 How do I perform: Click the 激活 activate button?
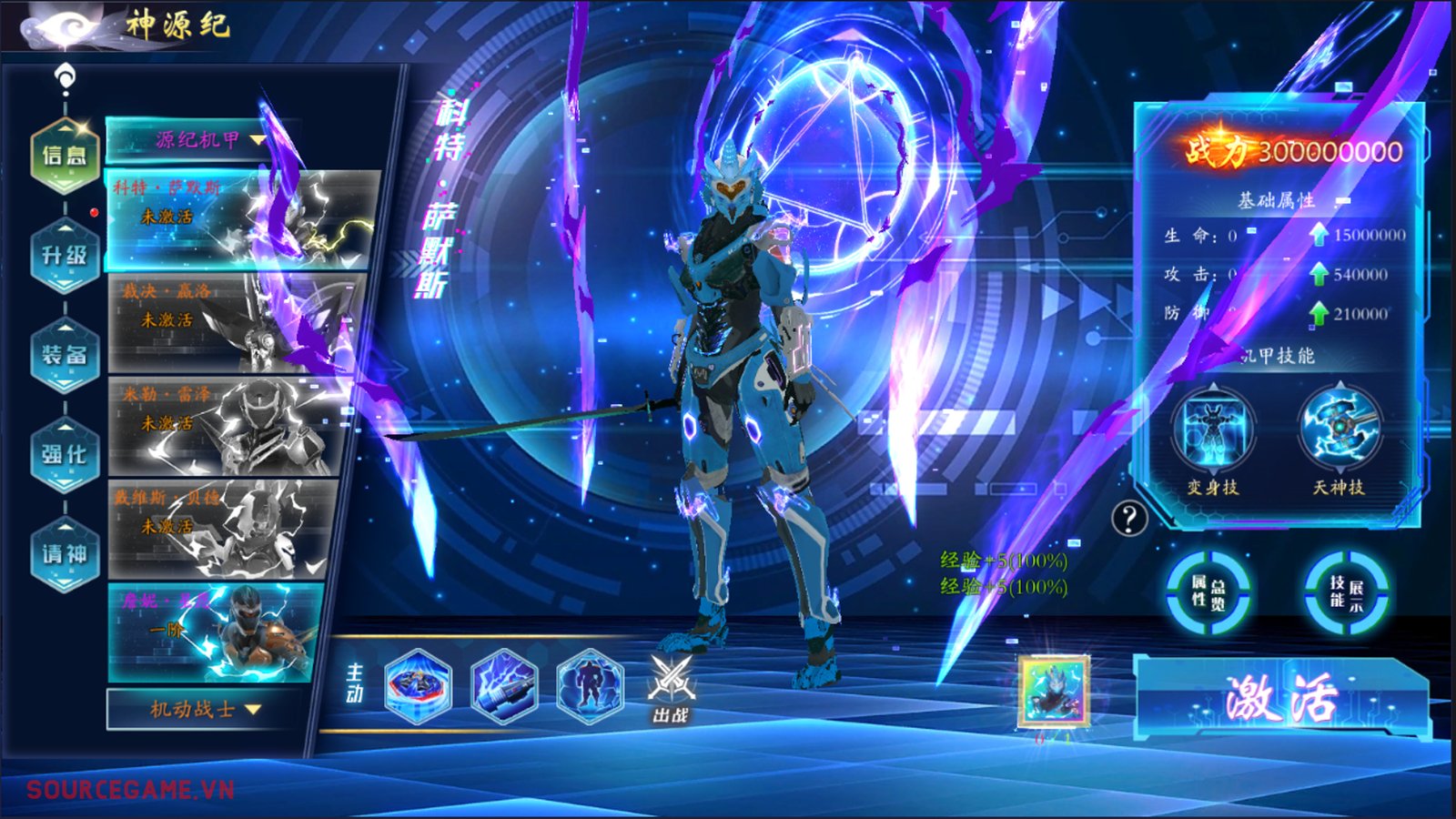click(x=1280, y=699)
